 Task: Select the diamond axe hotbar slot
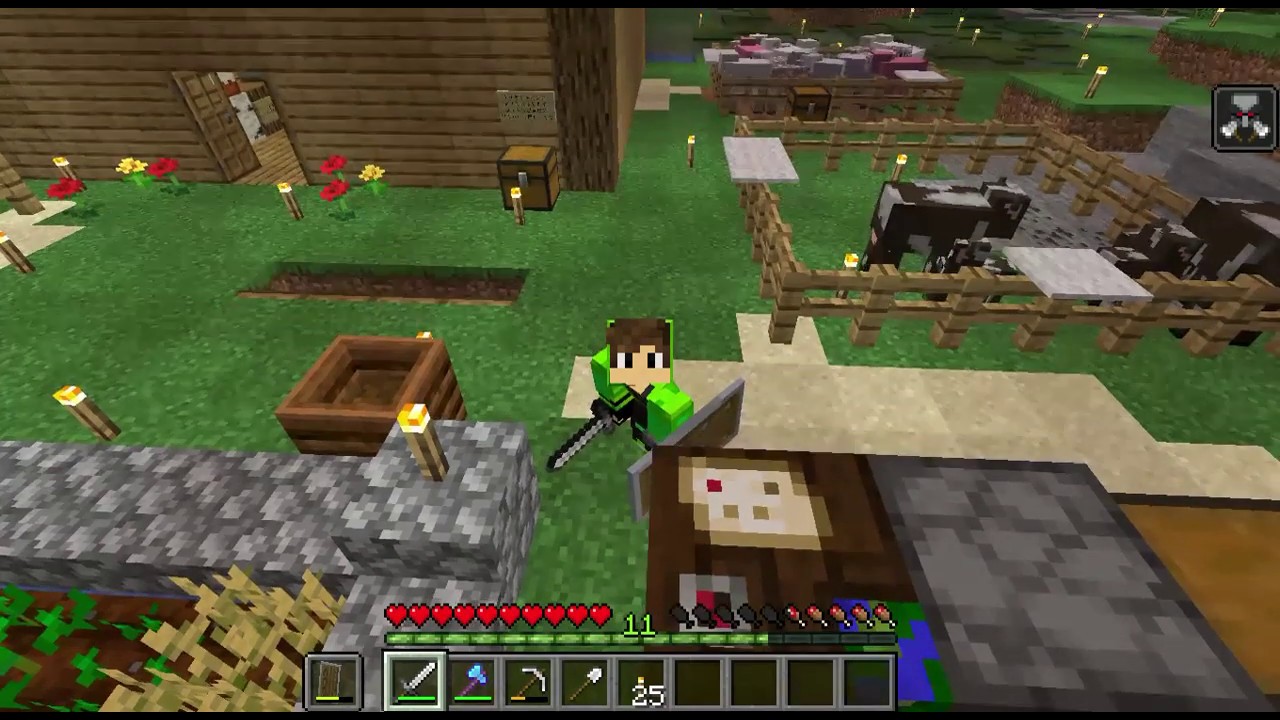coord(471,678)
